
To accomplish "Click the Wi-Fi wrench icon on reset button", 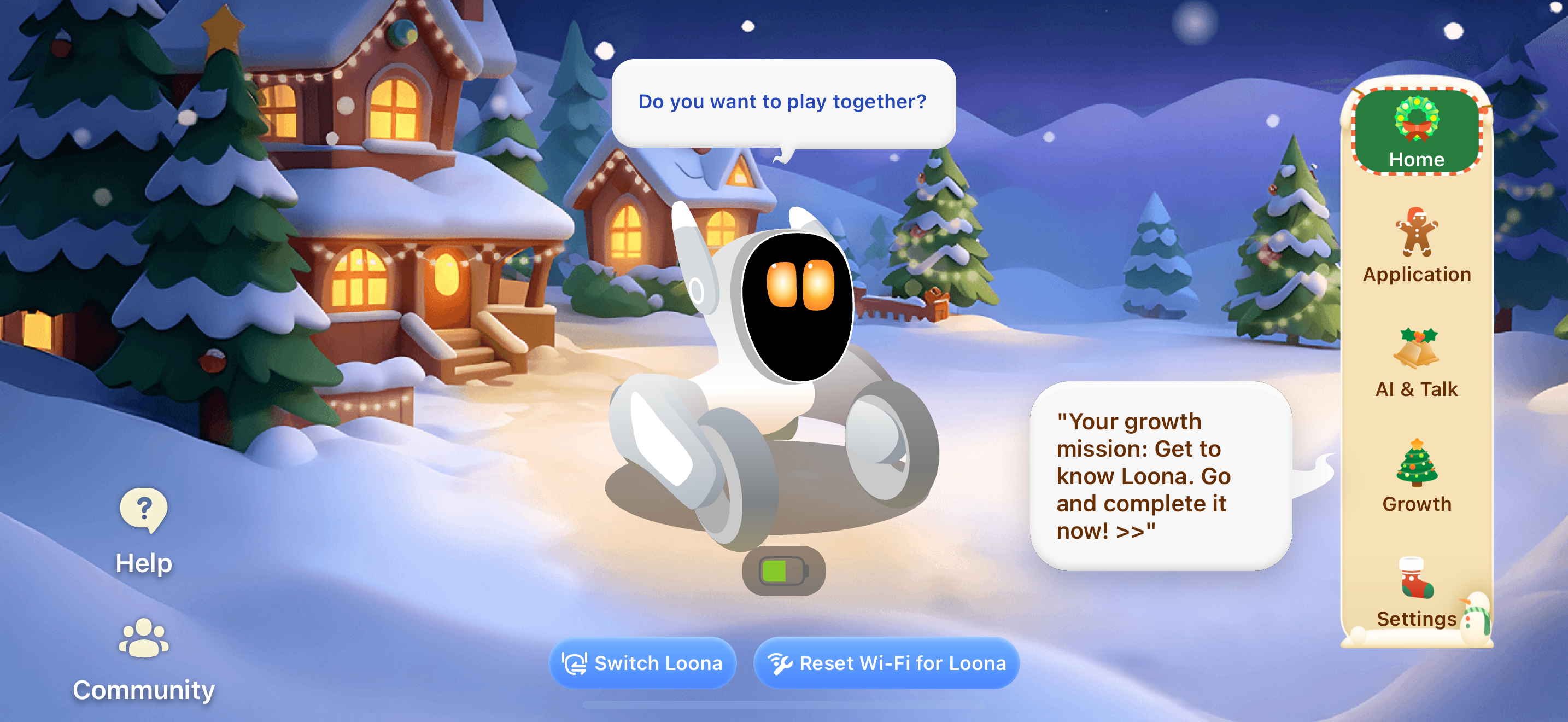I will (781, 663).
